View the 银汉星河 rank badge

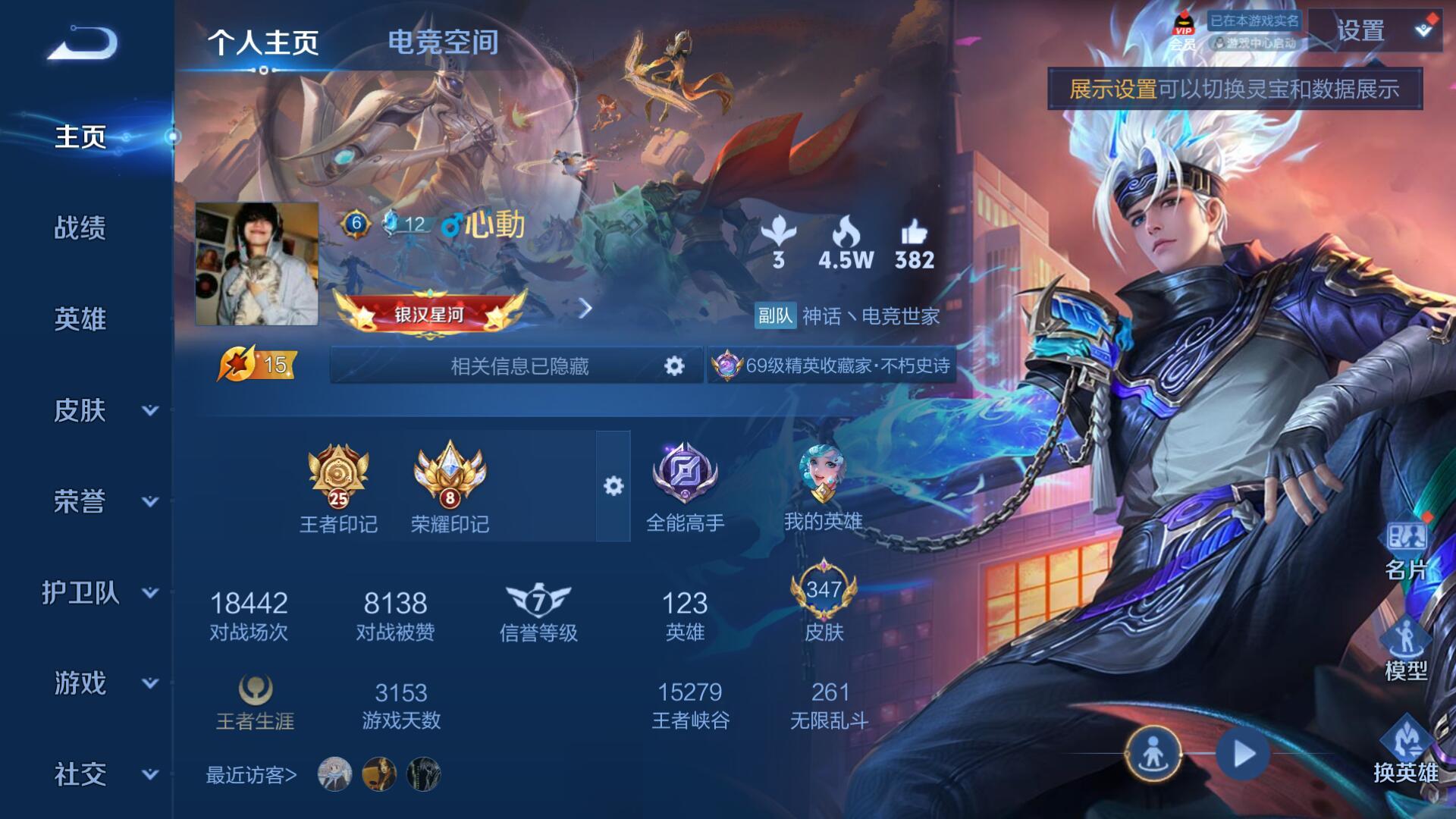pyautogui.click(x=429, y=312)
